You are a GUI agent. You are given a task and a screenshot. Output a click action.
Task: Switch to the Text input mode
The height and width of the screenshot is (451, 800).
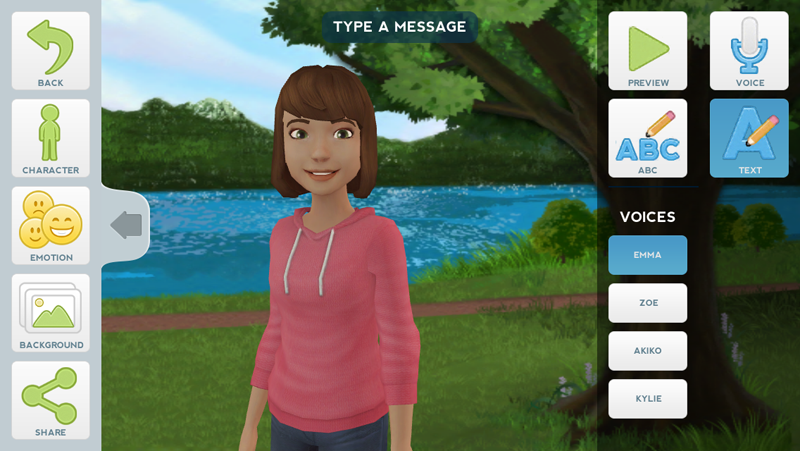(x=749, y=138)
